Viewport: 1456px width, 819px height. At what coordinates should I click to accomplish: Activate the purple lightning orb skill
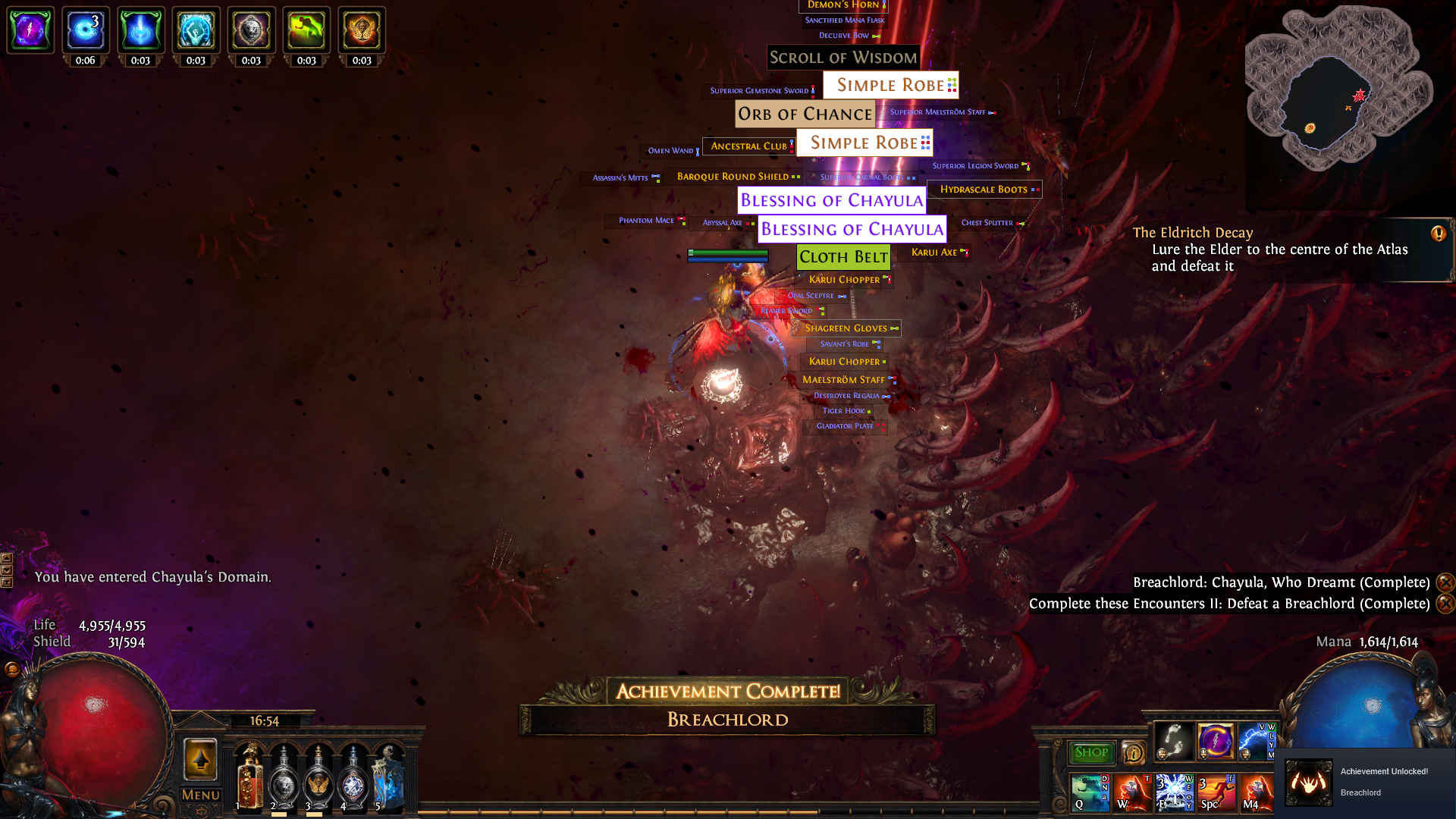[1216, 741]
